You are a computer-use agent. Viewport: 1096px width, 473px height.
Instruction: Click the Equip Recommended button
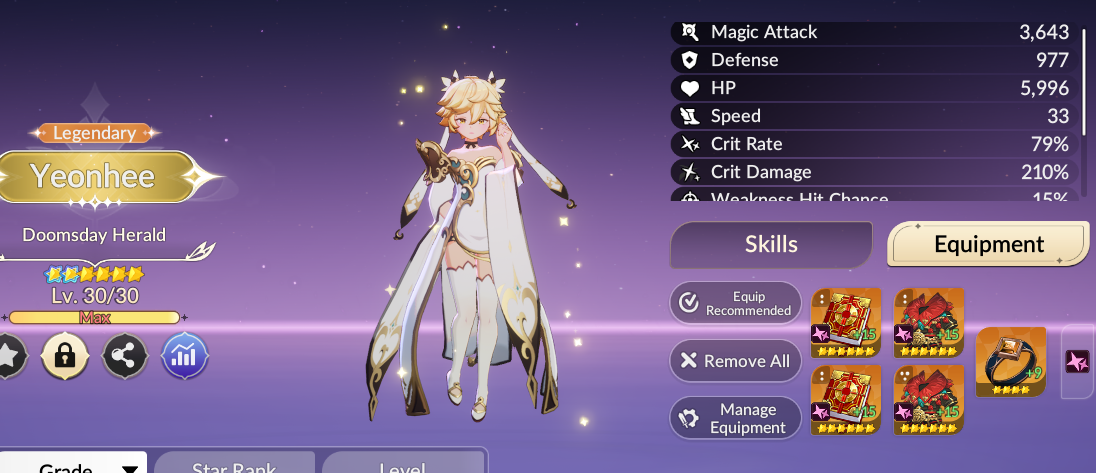[735, 303]
